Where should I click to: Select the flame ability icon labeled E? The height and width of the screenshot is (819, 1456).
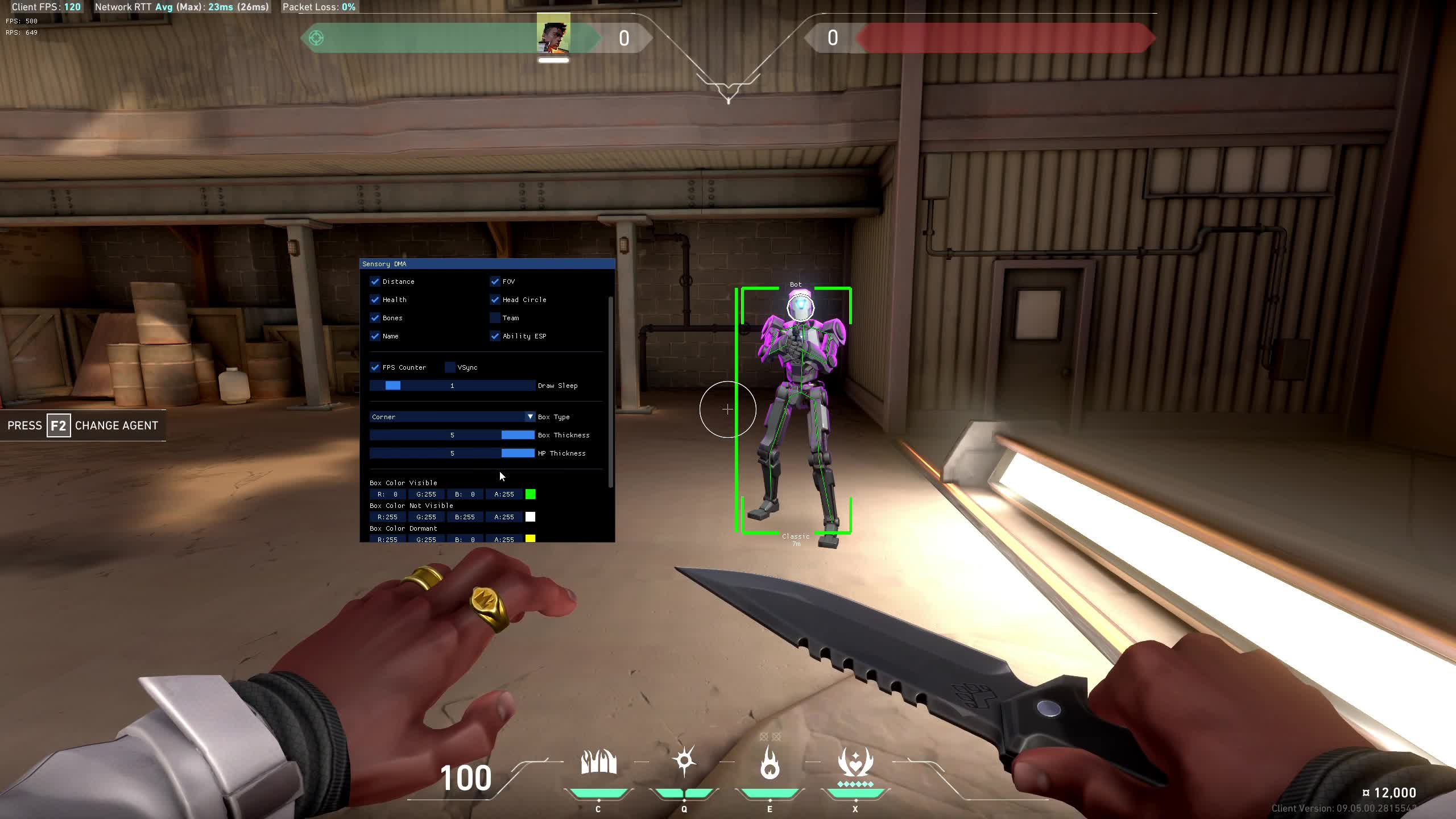click(770, 763)
